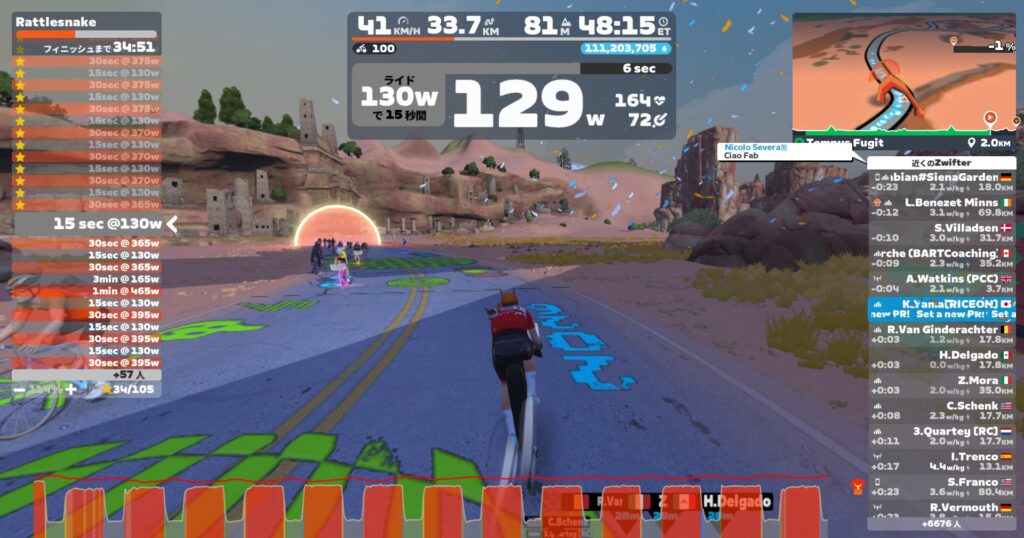Viewport: 1024px width, 538px height.
Task: Collapse the workout panel with the arrow
Action: click(172, 224)
